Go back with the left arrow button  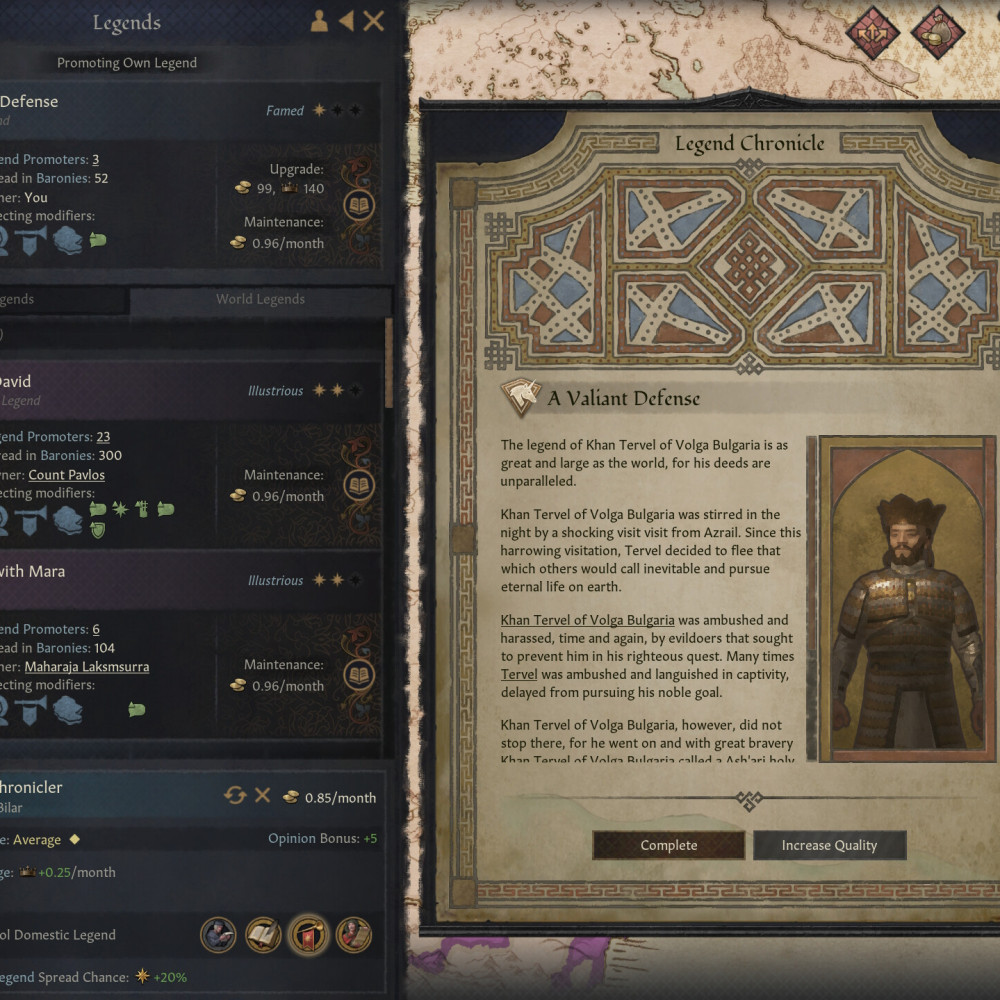coord(346,21)
